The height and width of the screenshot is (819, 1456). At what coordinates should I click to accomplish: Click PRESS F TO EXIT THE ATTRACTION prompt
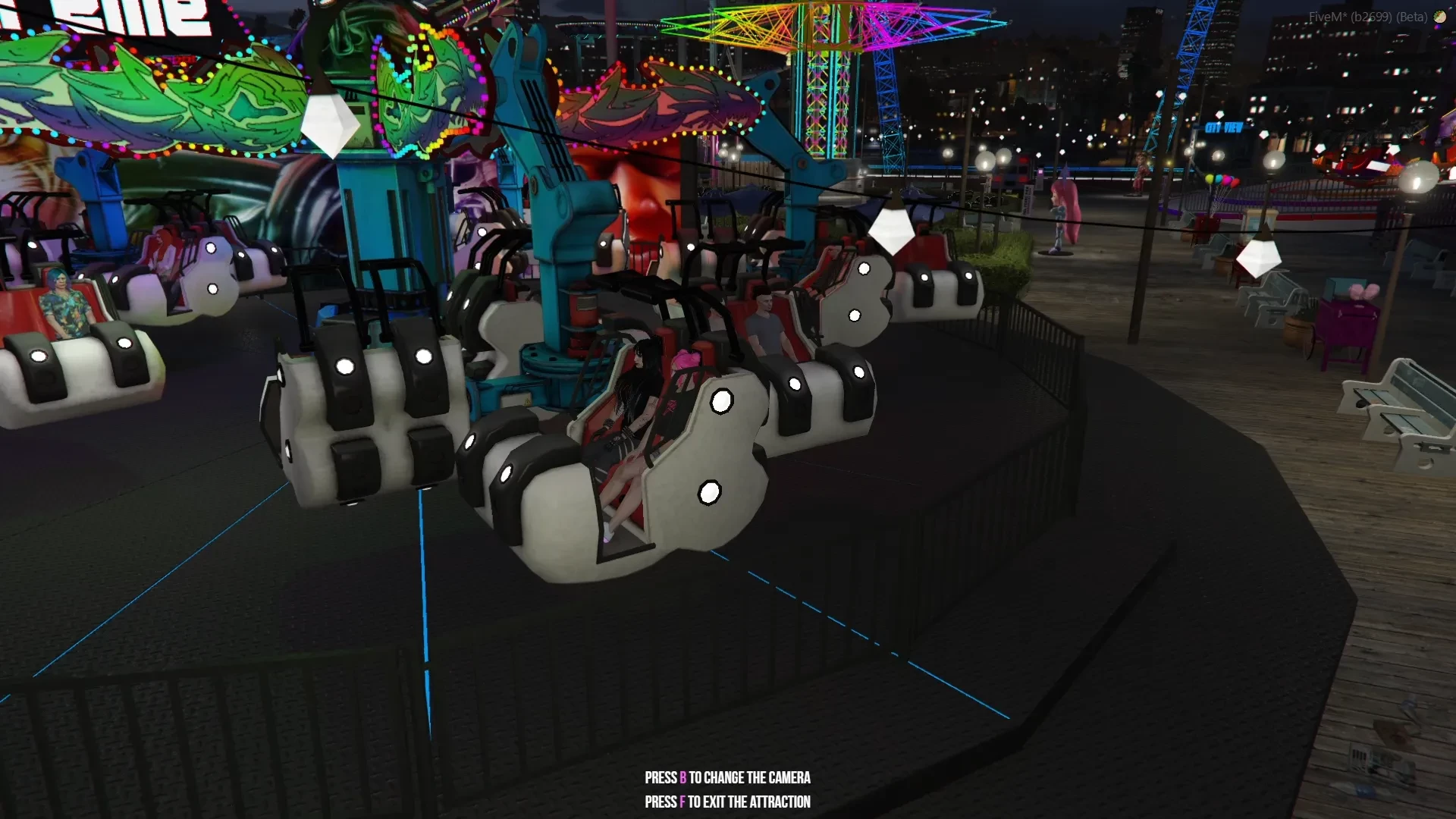click(x=726, y=802)
